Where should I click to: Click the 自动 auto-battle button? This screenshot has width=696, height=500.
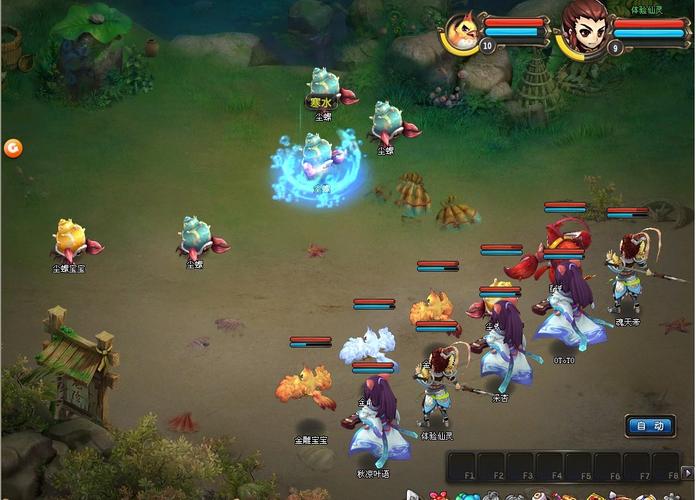(650, 426)
